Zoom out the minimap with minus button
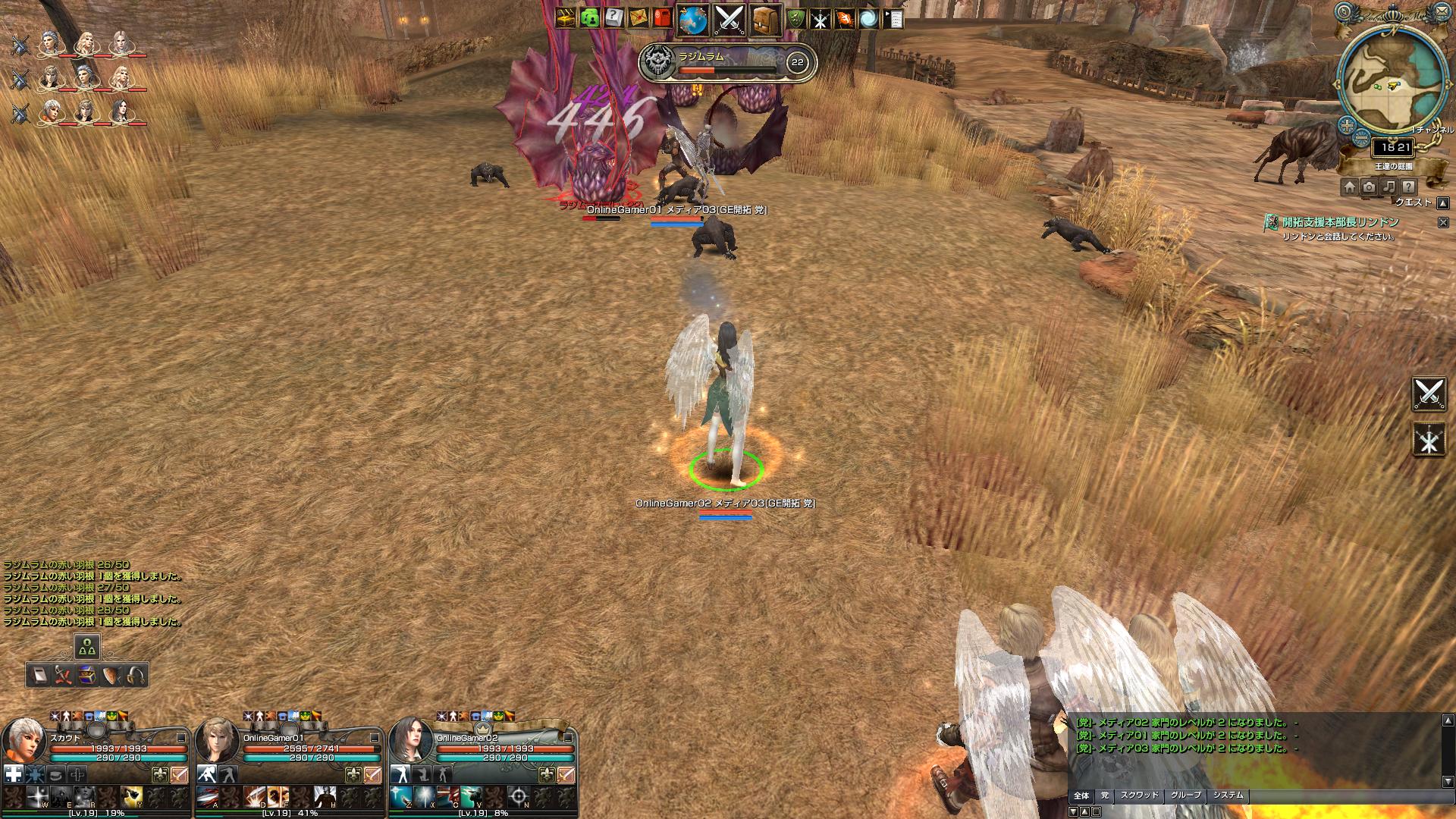The image size is (1456, 819). pos(1362,138)
